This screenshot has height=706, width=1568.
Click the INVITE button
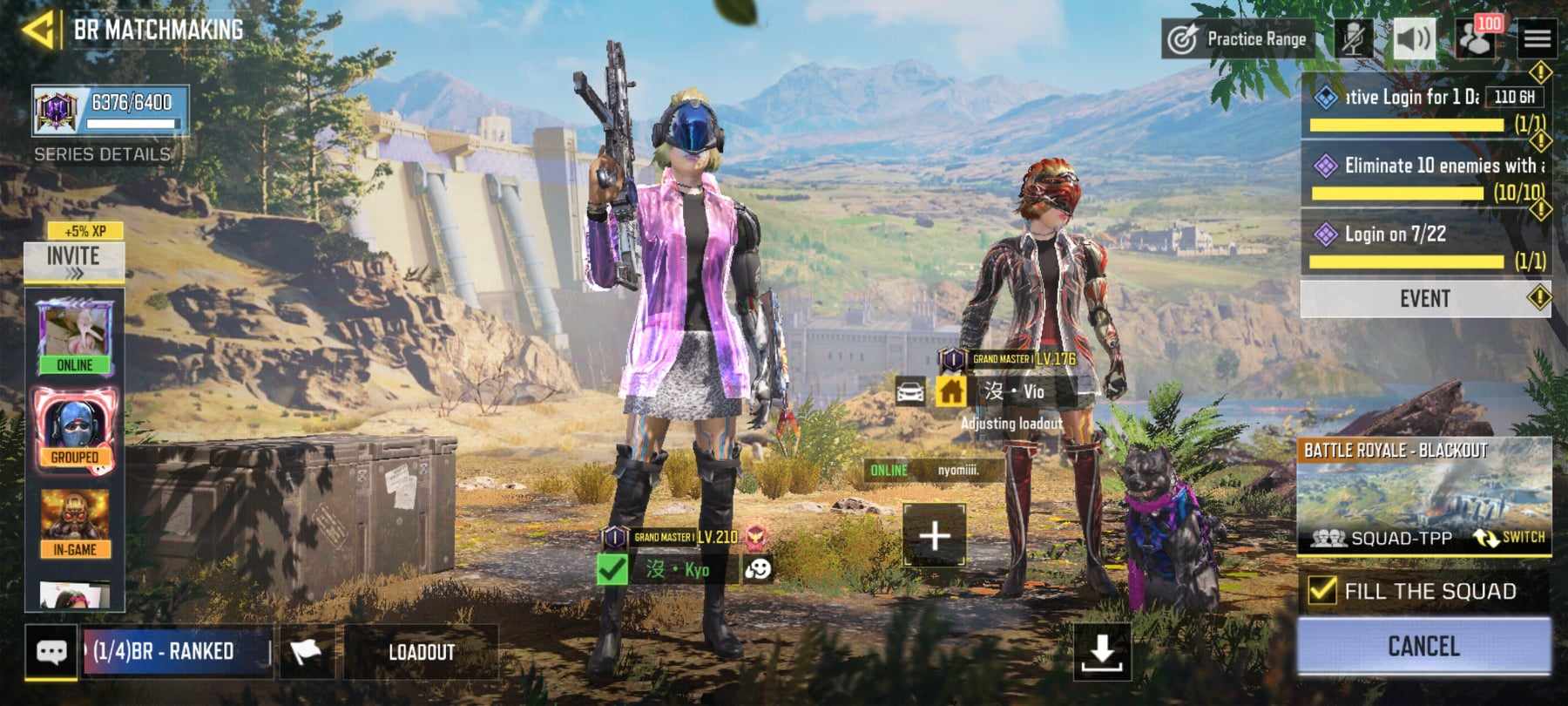[73, 261]
